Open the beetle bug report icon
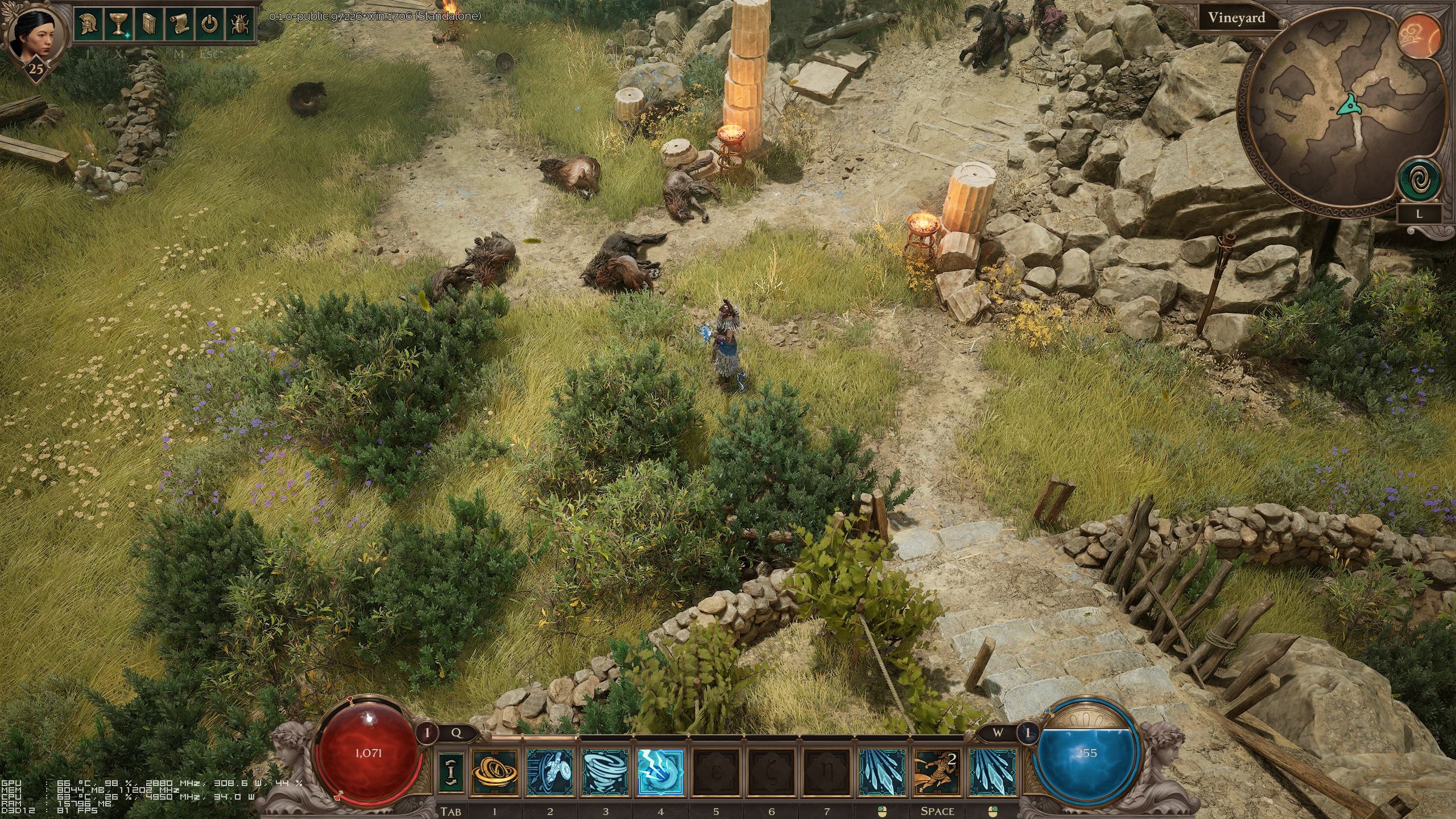 [239, 24]
